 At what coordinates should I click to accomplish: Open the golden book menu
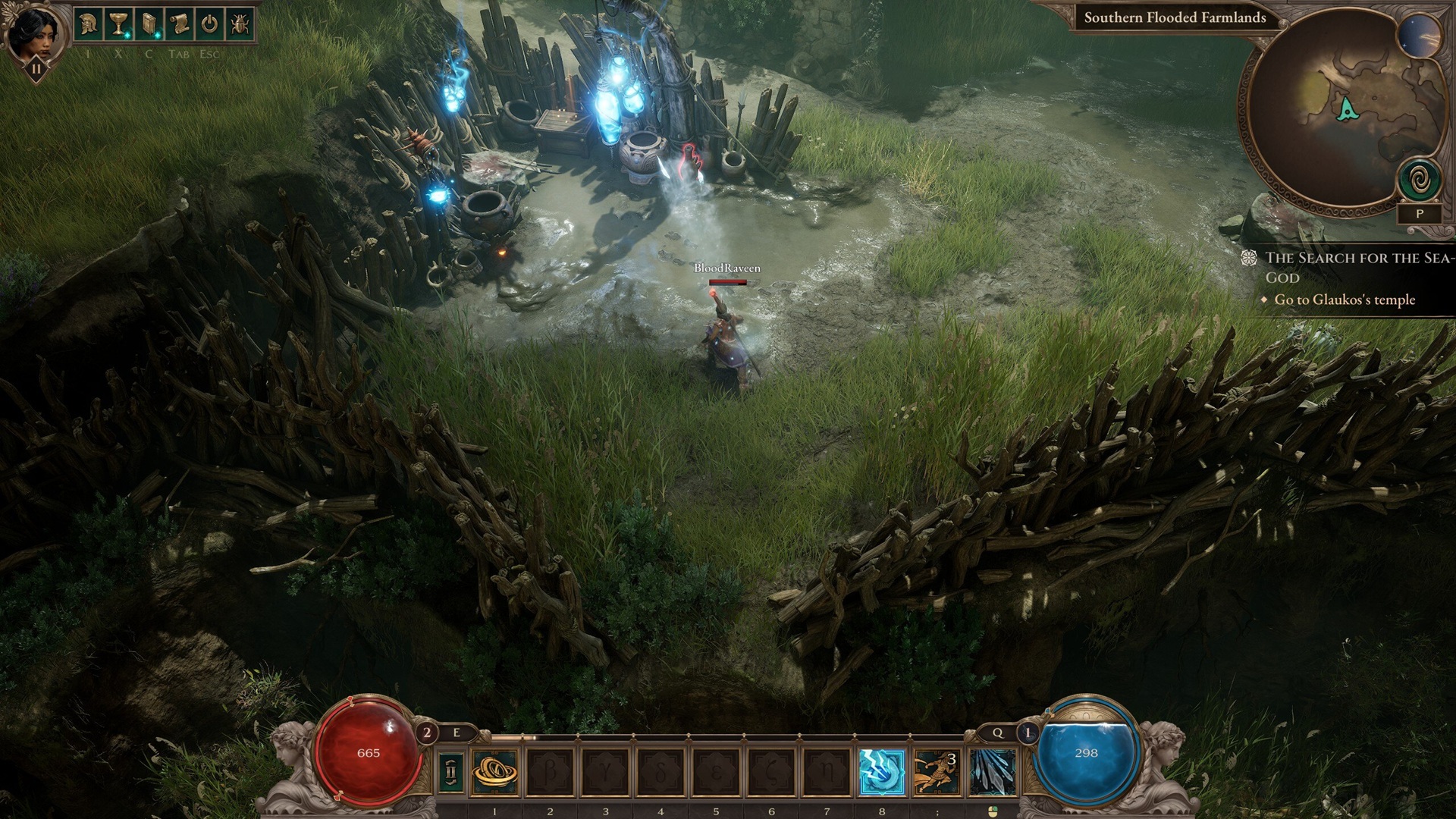(x=149, y=25)
